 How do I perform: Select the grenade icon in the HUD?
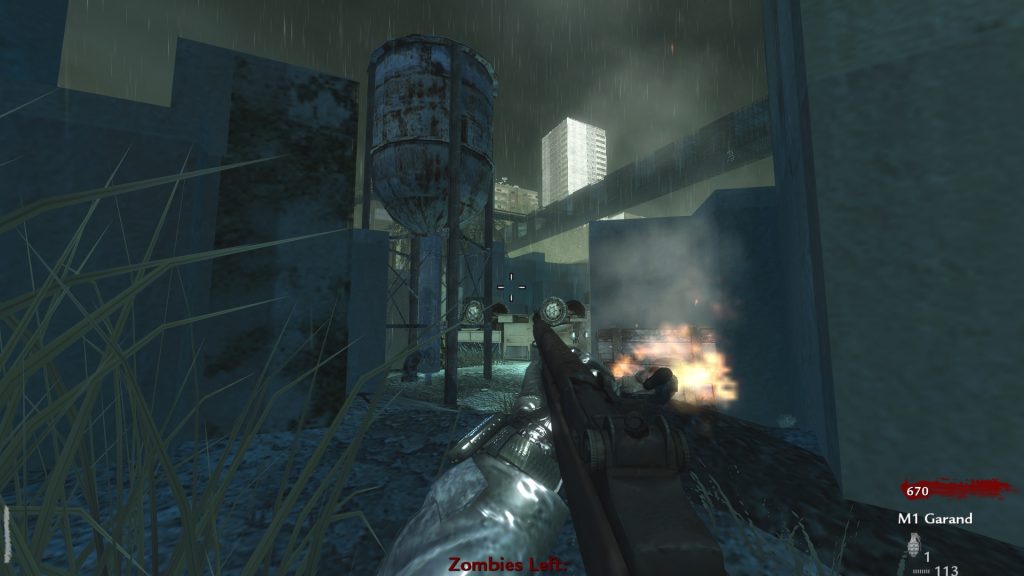coord(912,546)
